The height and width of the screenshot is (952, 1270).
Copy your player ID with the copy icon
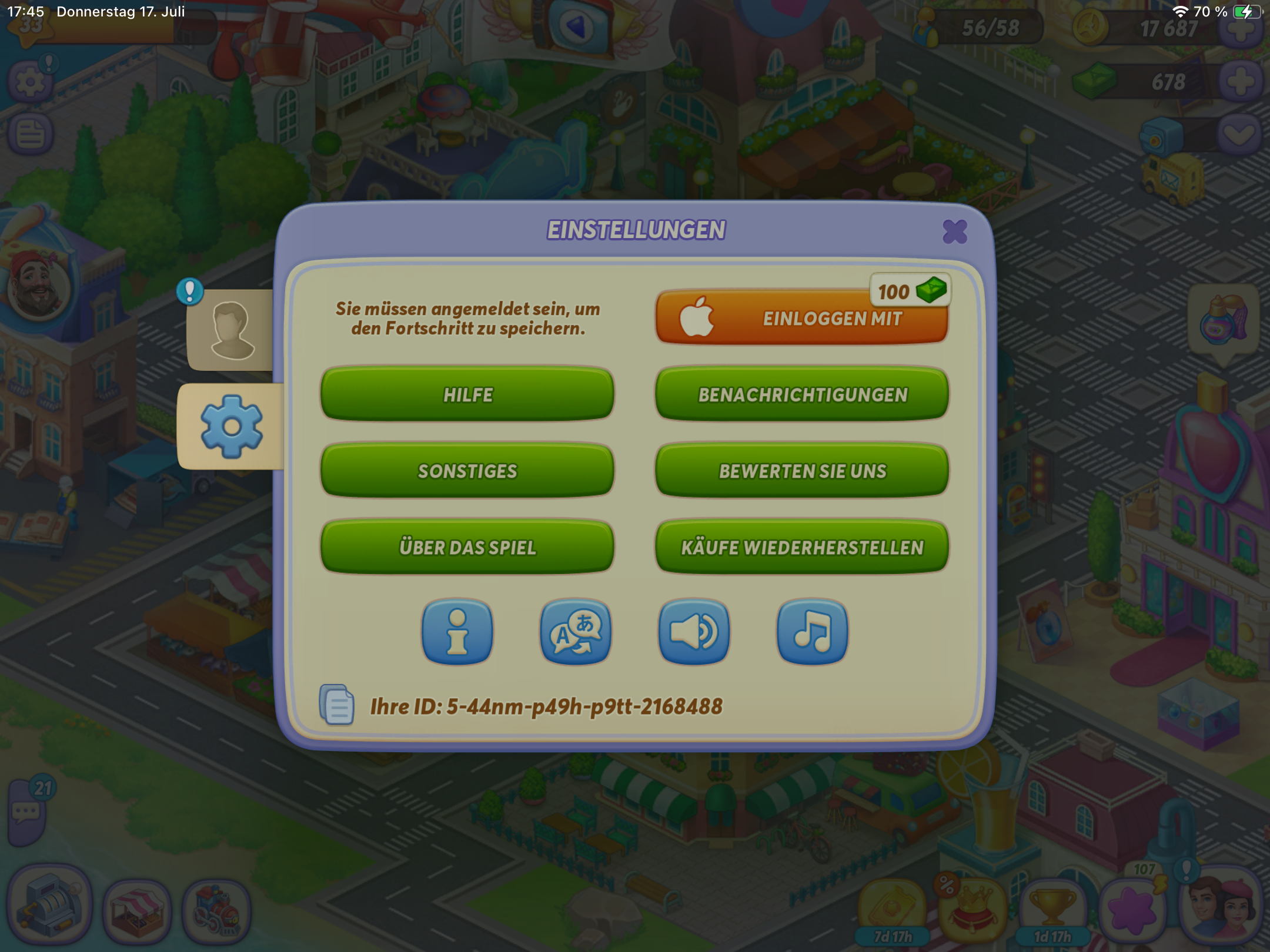click(337, 705)
